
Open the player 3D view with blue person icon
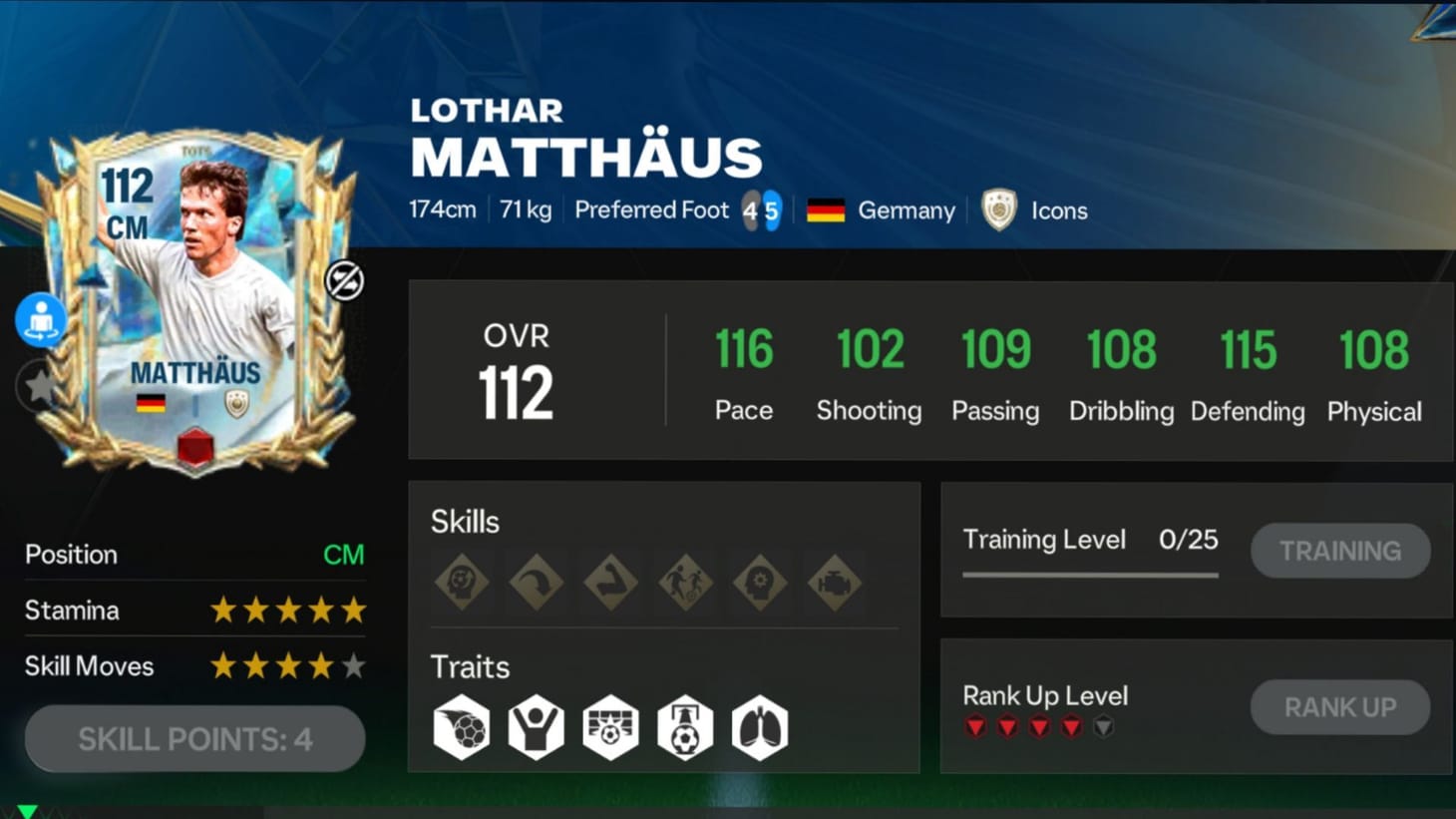pyautogui.click(x=40, y=320)
